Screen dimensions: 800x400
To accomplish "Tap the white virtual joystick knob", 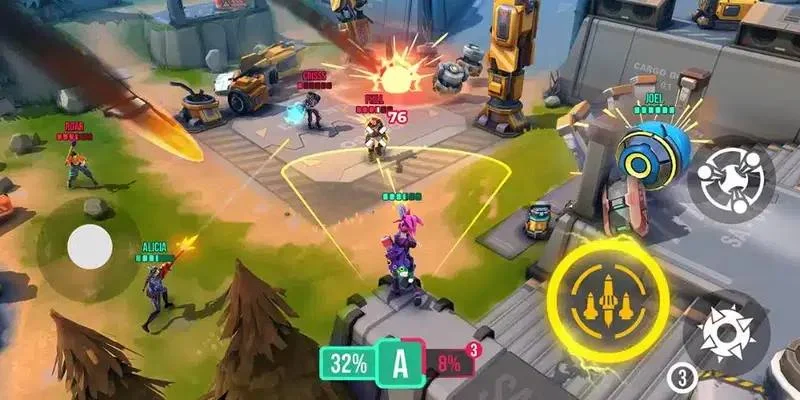I will point(90,245).
